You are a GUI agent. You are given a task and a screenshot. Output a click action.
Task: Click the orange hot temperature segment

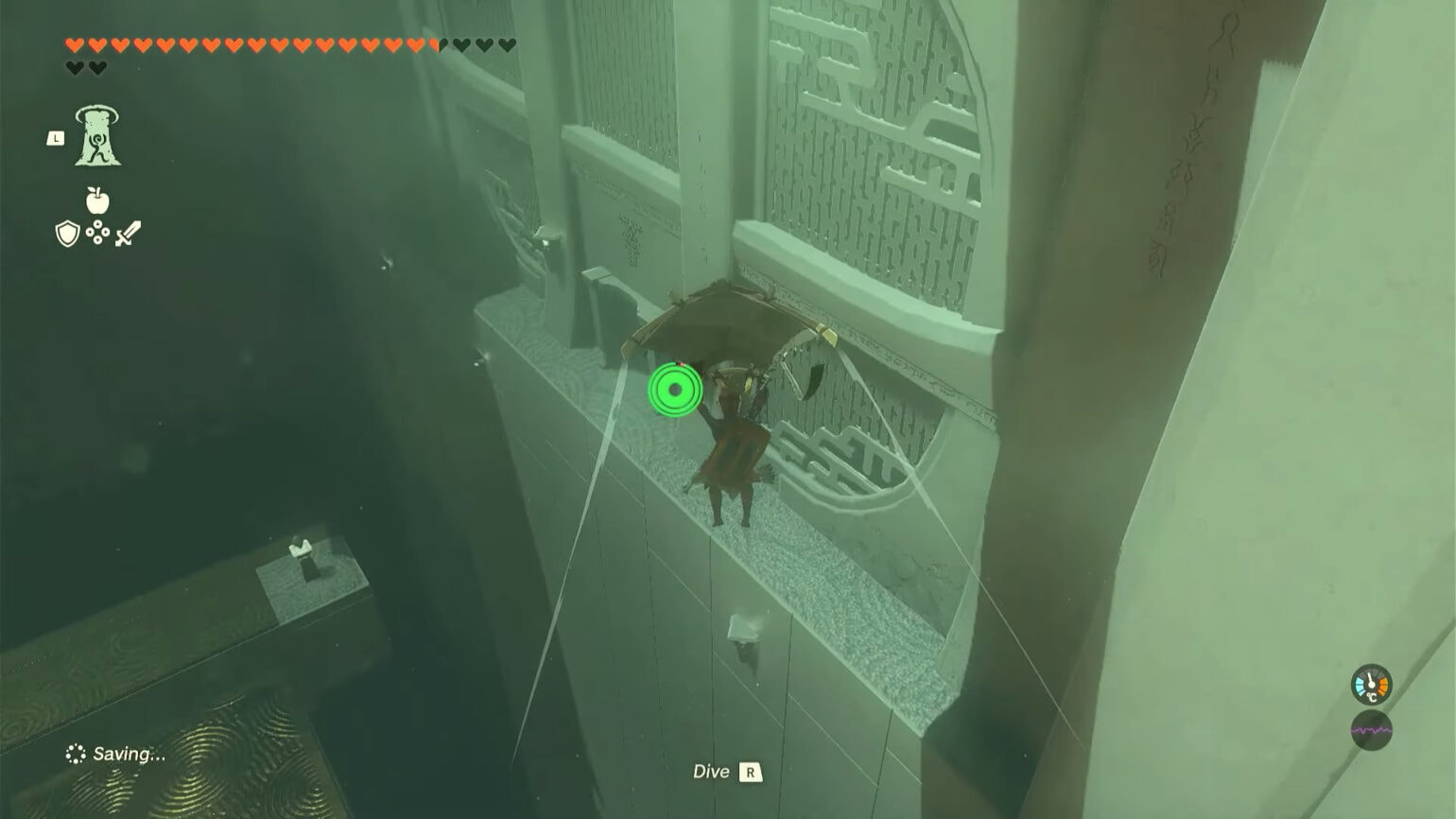click(1383, 687)
